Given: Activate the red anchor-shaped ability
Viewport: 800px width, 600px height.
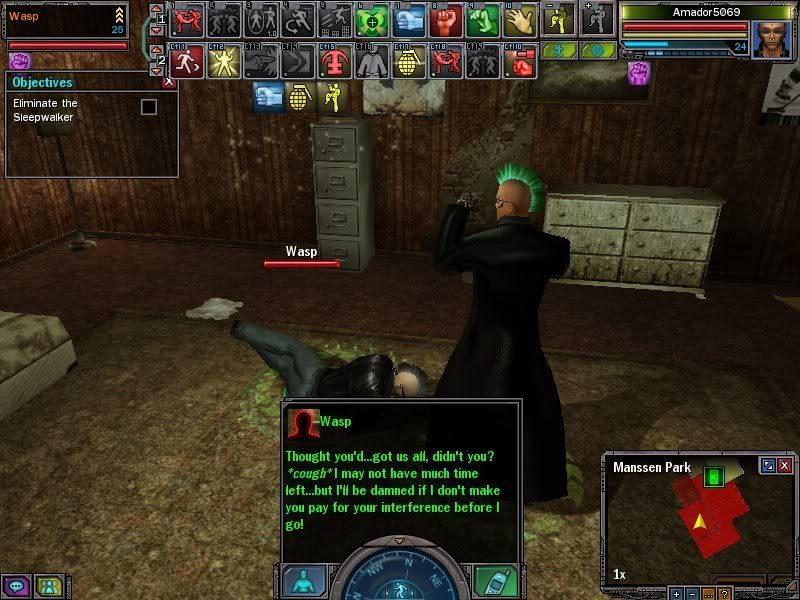Looking at the screenshot, I should click(334, 61).
